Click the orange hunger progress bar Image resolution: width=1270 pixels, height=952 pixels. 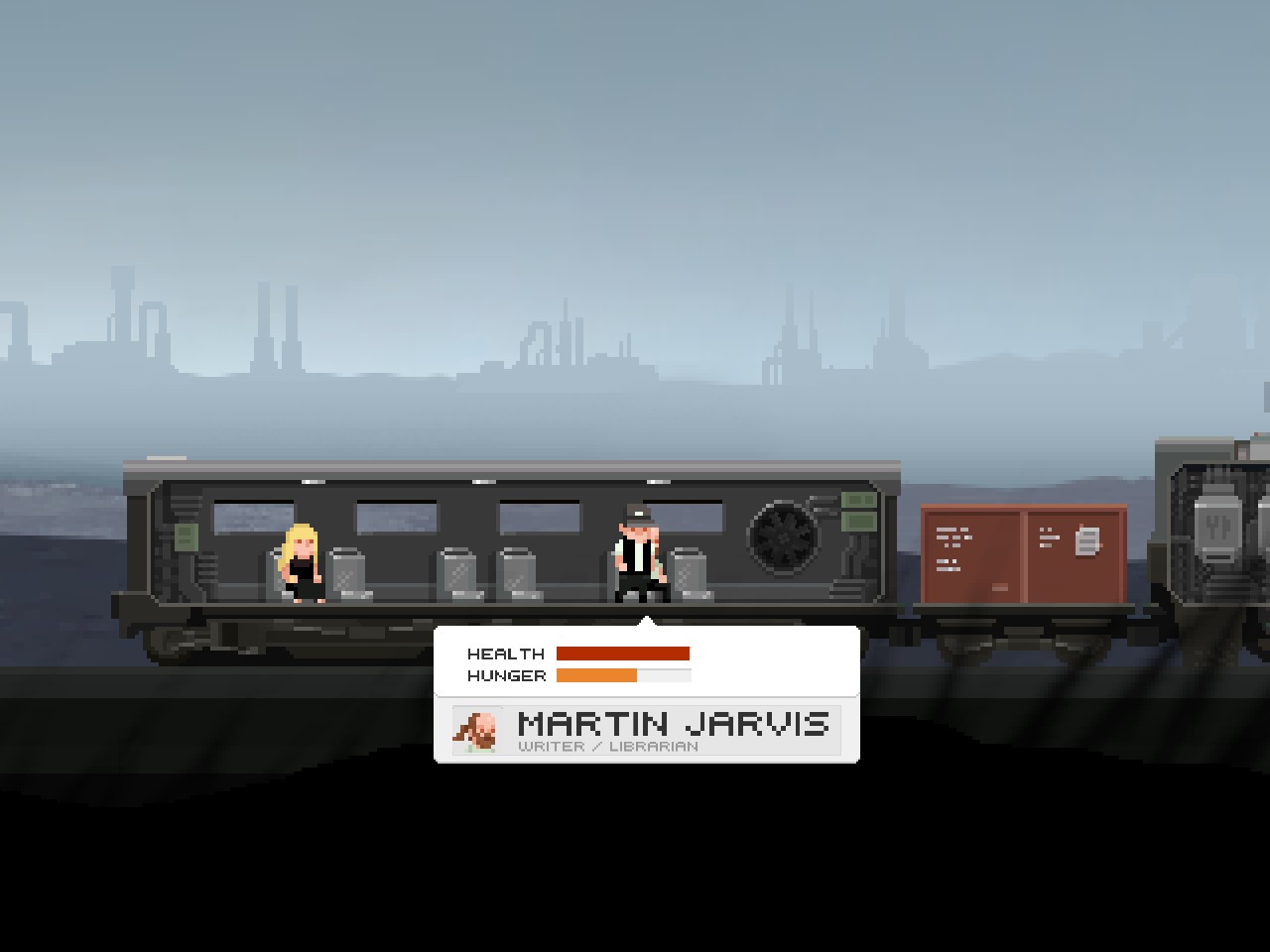[x=597, y=674]
